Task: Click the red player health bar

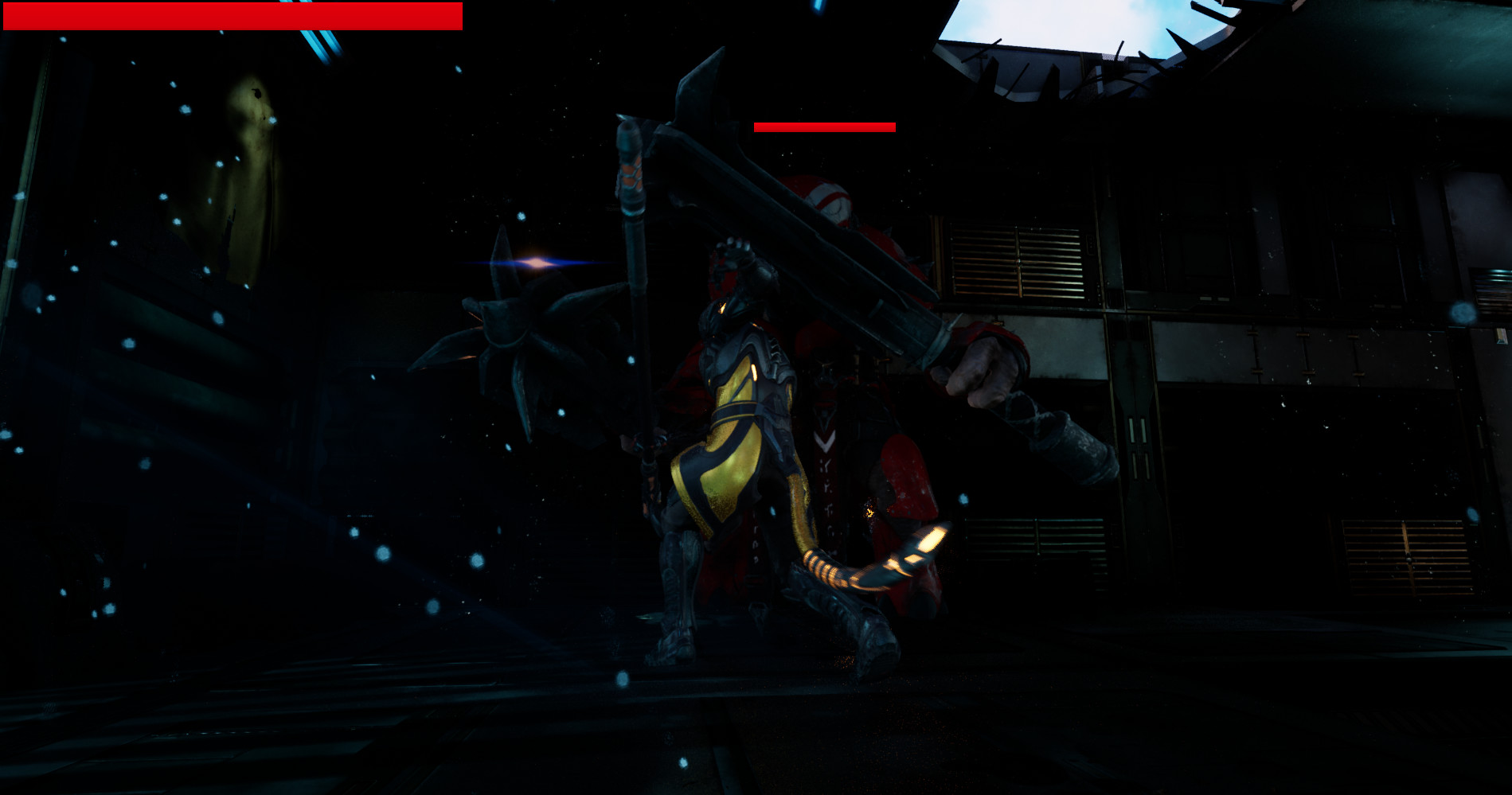Action: point(231,14)
